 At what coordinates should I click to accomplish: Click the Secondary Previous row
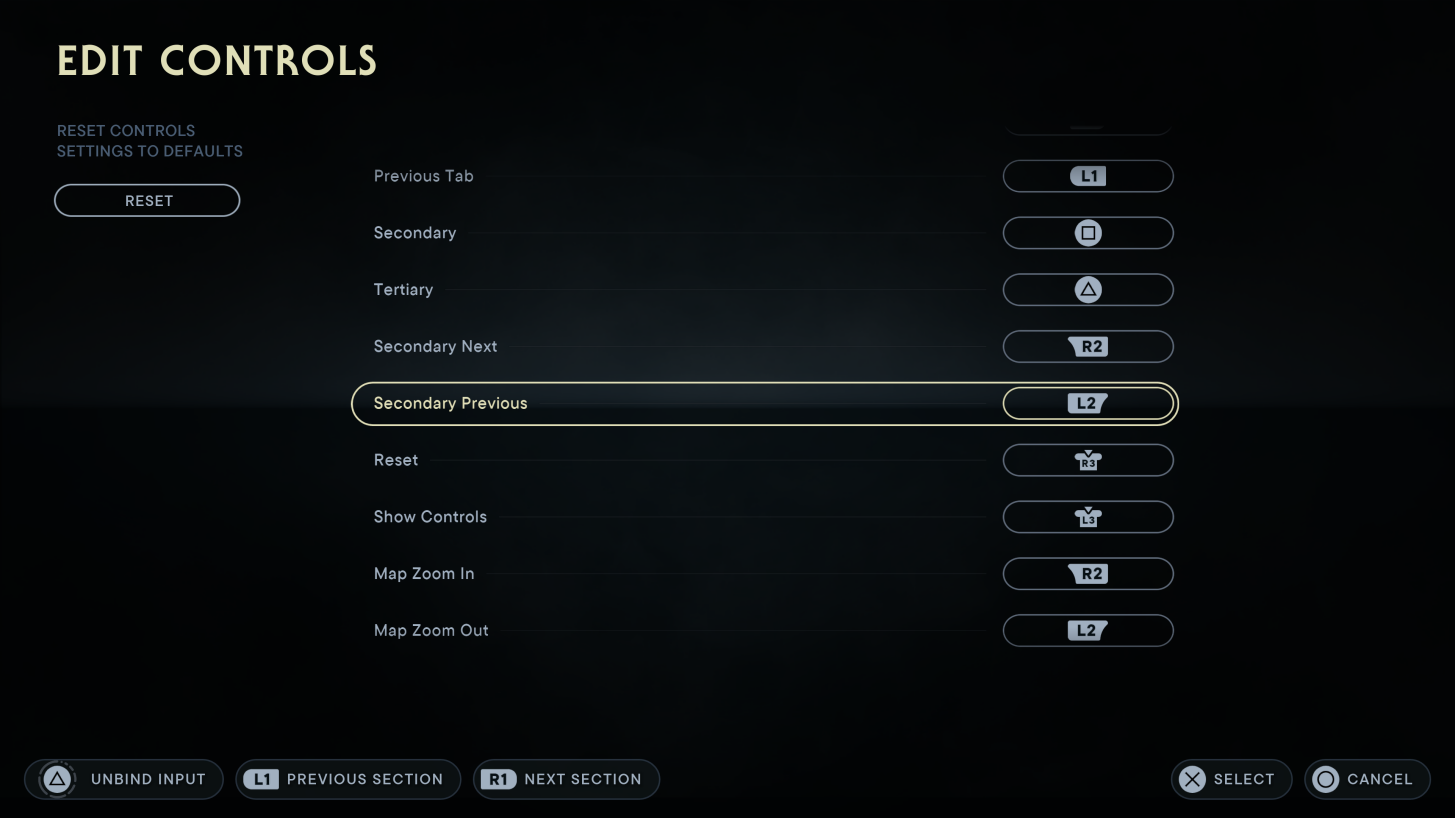point(449,403)
